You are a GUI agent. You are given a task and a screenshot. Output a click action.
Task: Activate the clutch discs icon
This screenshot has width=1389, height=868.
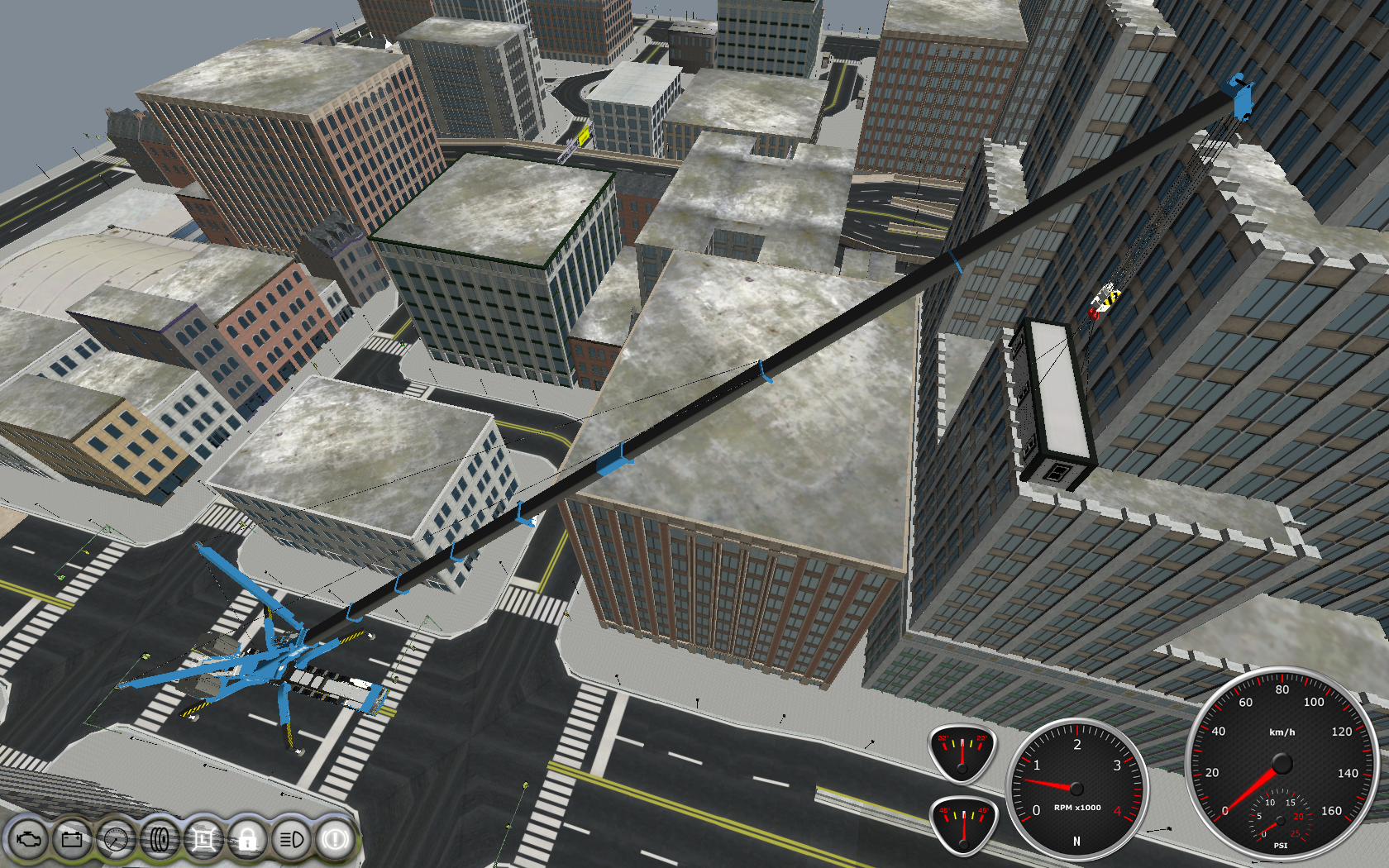point(160,840)
